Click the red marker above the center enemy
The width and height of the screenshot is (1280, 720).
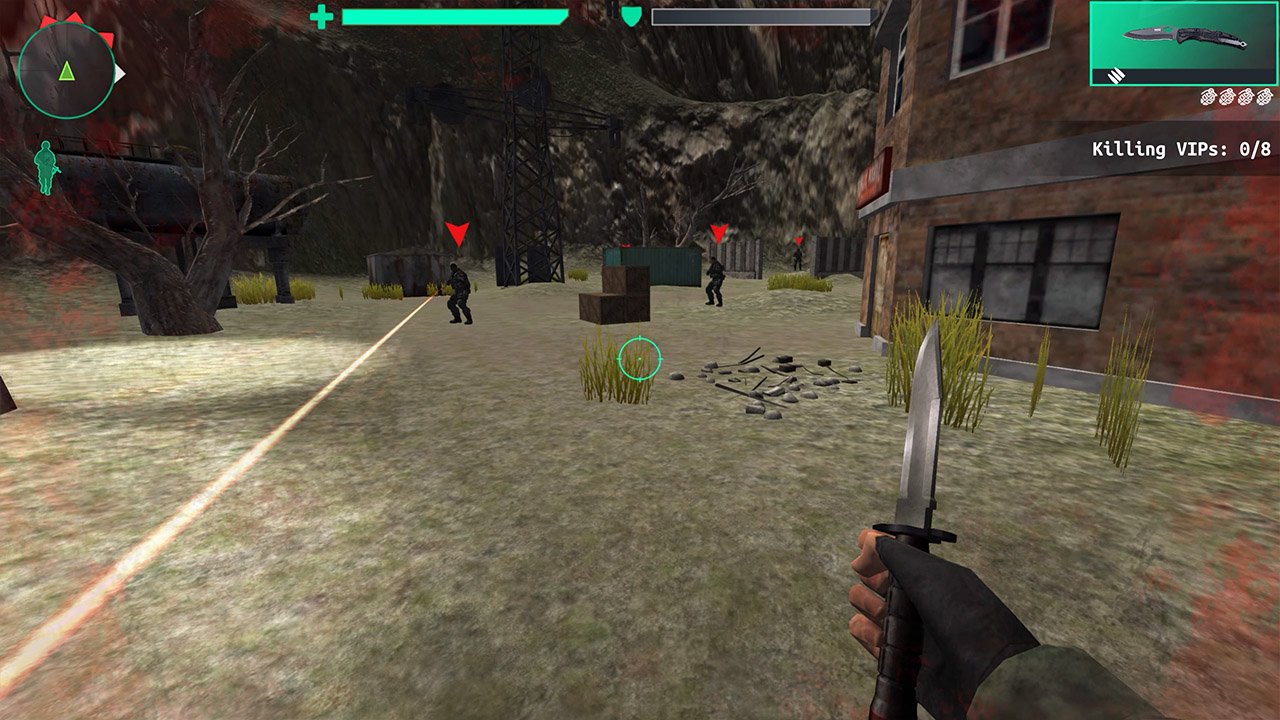coord(717,232)
